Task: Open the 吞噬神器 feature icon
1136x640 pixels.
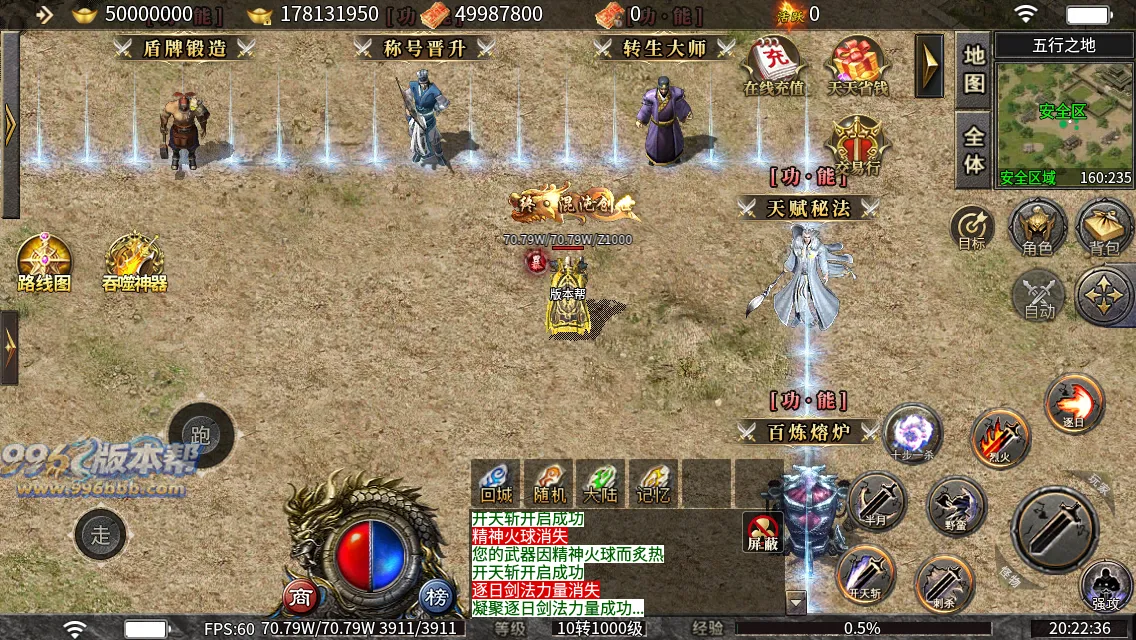Action: 134,262
